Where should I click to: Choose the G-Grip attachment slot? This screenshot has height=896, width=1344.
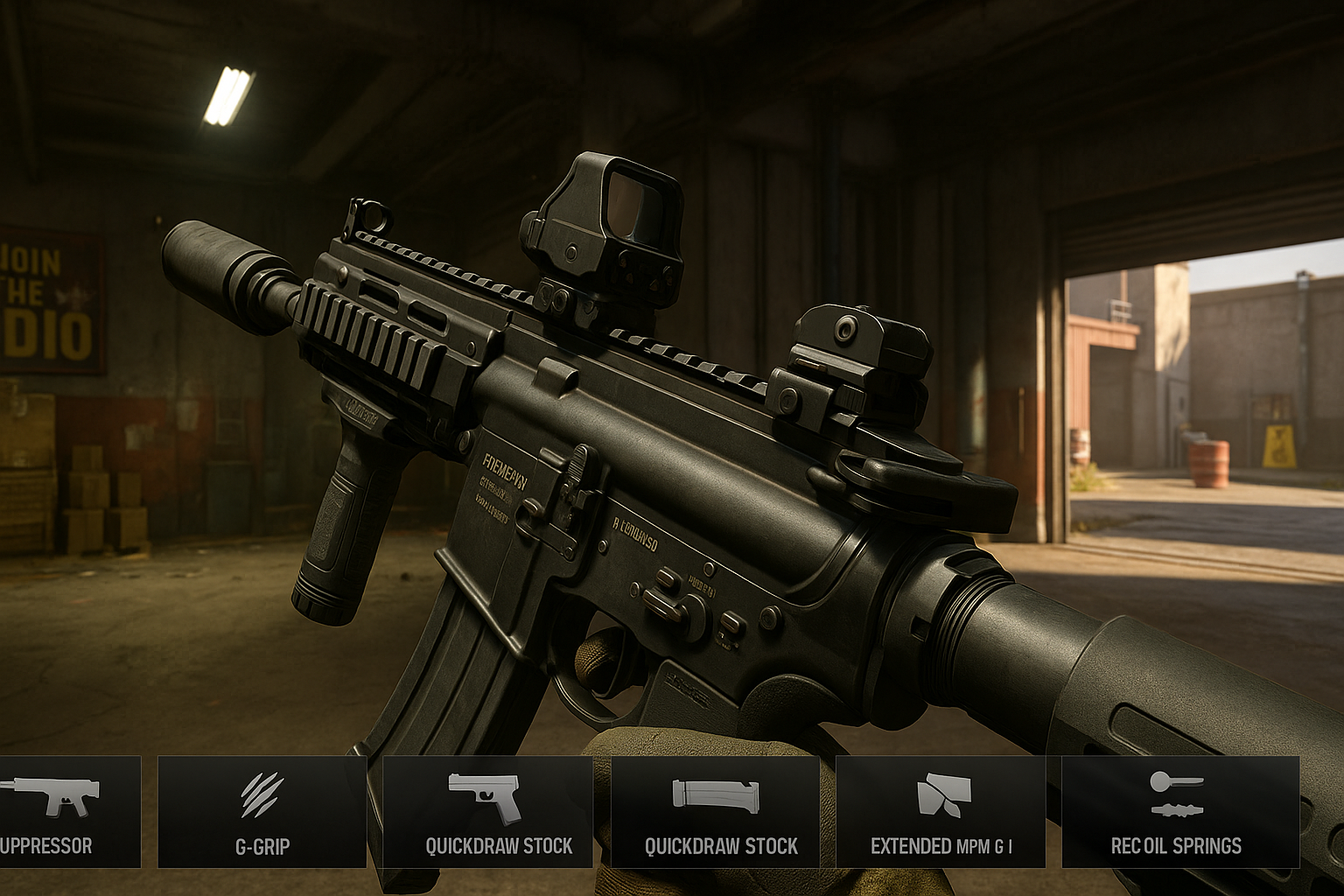pos(262,812)
